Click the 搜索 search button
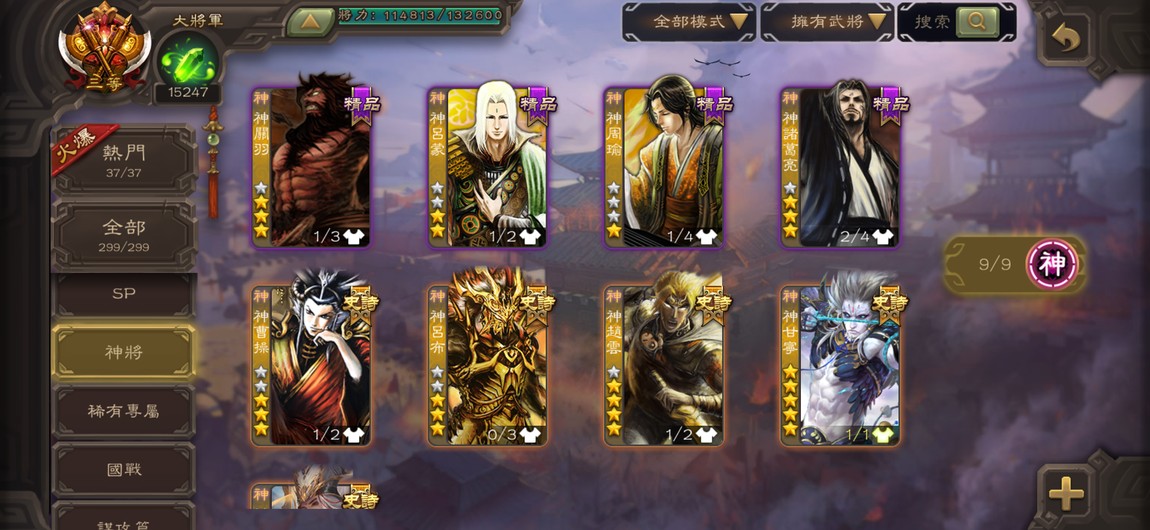This screenshot has height=530, width=1150. tap(956, 21)
